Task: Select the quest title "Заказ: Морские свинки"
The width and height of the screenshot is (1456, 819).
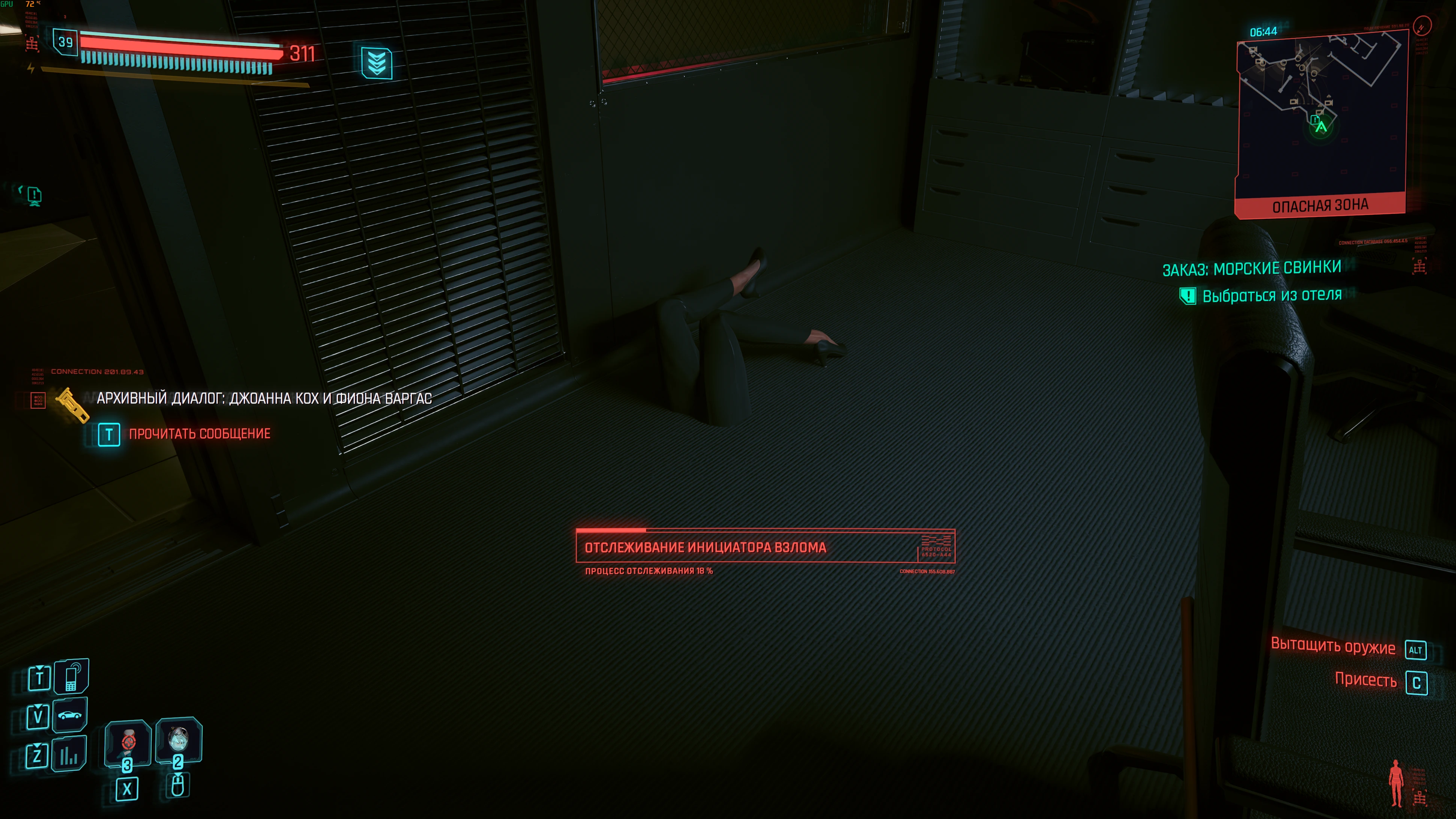Action: pos(1251,268)
